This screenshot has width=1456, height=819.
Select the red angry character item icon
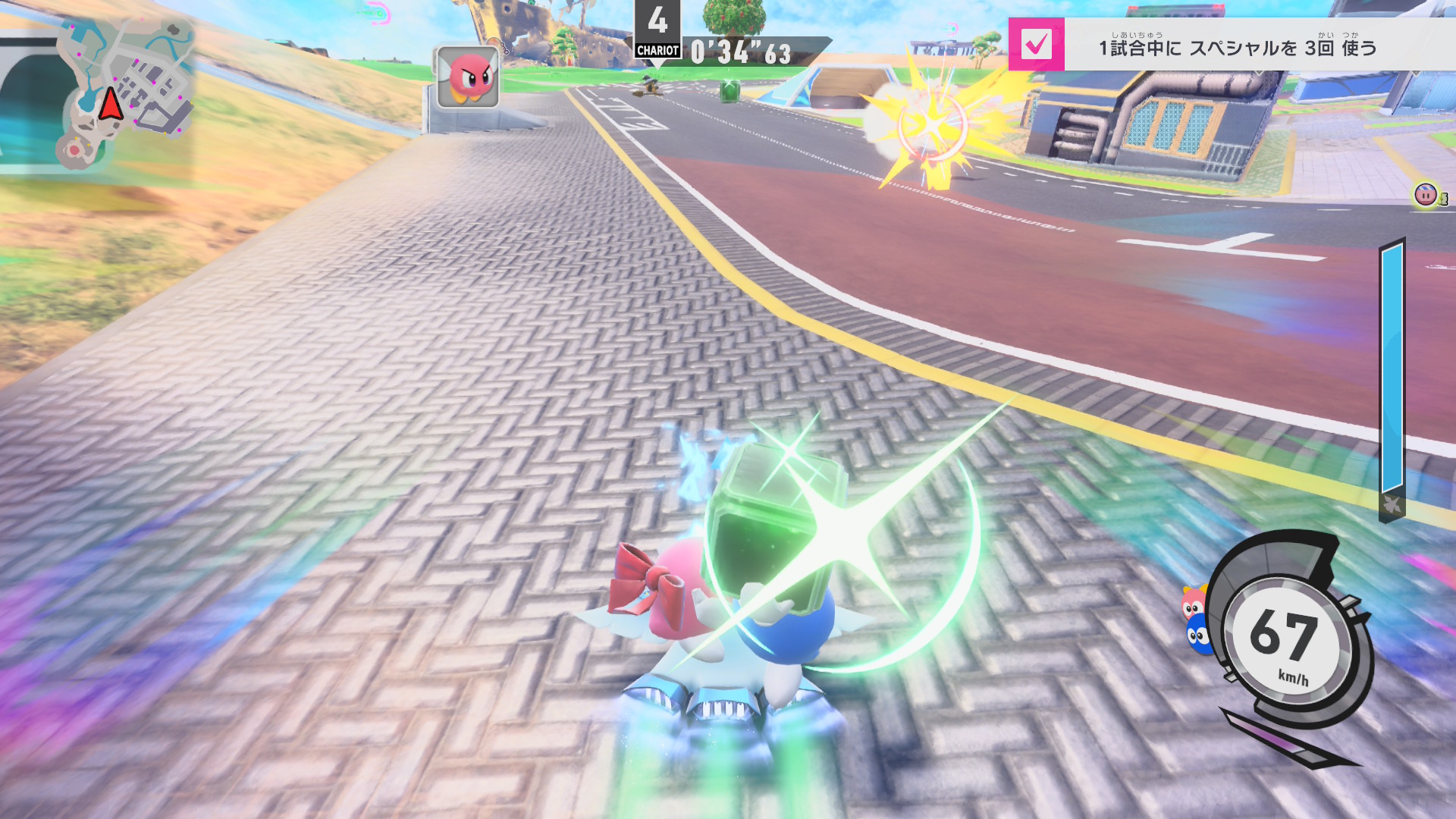pos(468,77)
